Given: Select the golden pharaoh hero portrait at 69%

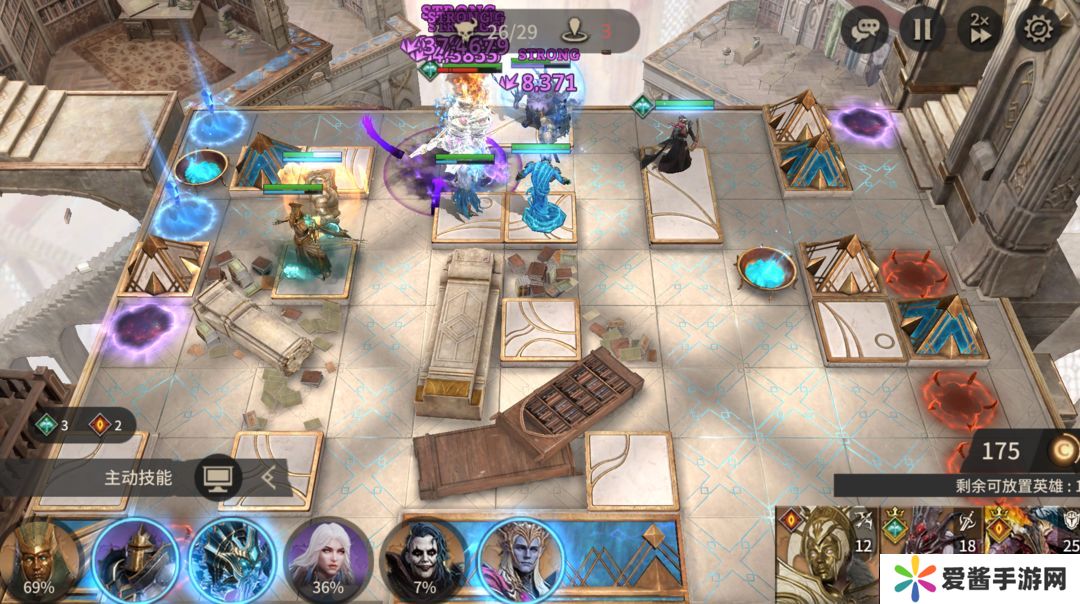Looking at the screenshot, I should (x=39, y=560).
